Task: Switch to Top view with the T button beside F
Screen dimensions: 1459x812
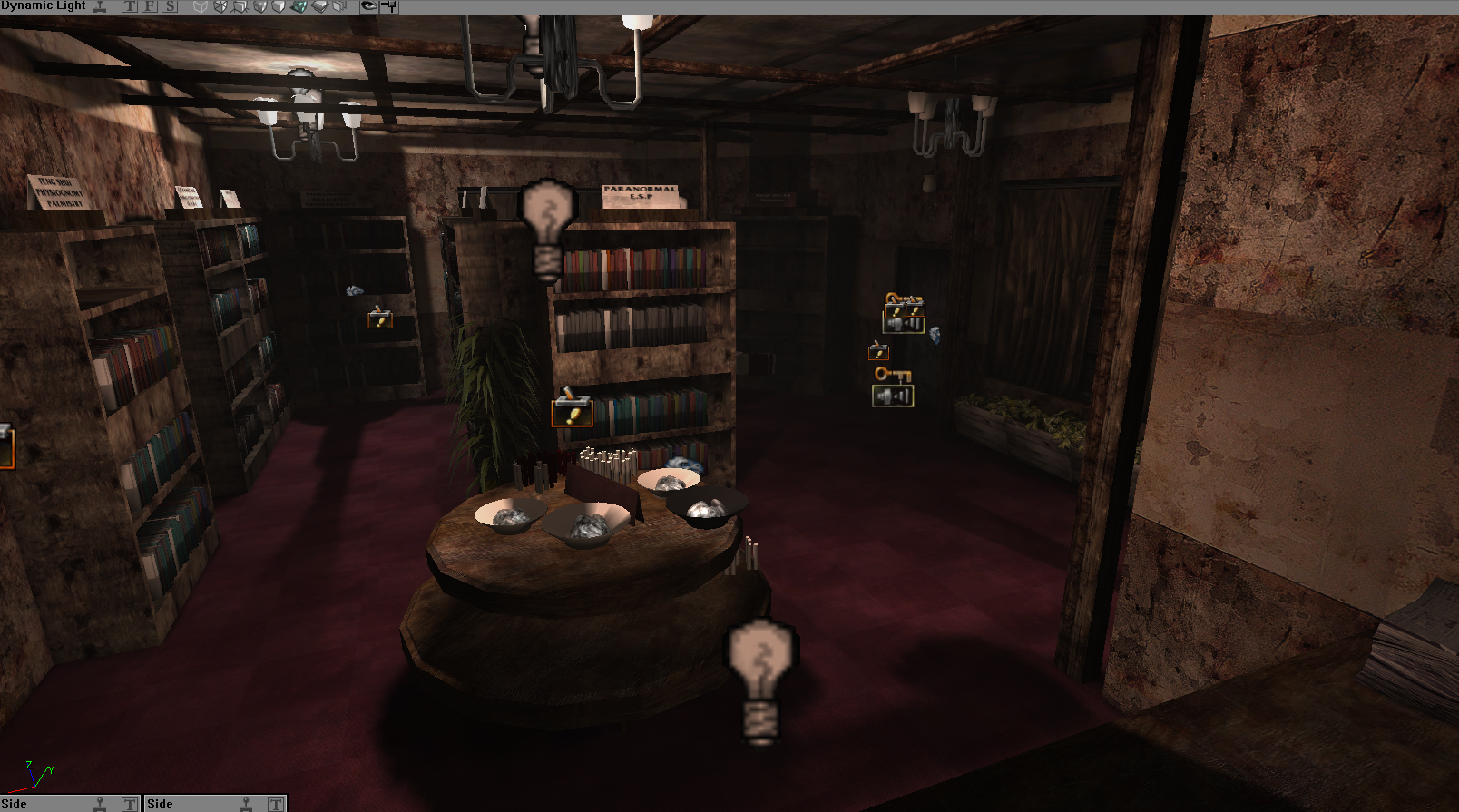Action: point(130,6)
